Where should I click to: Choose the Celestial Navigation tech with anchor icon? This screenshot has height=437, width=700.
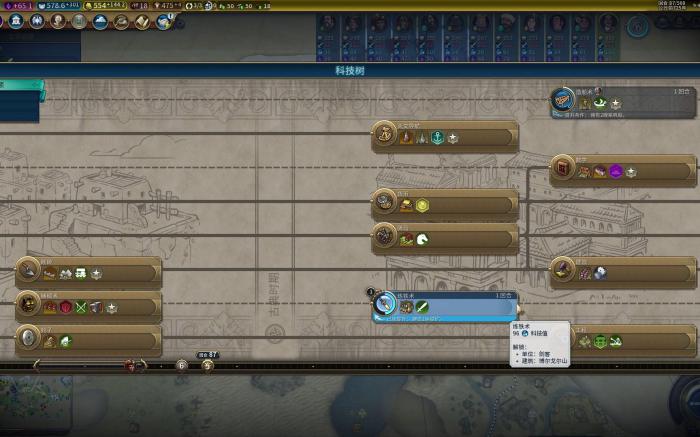coord(445,136)
